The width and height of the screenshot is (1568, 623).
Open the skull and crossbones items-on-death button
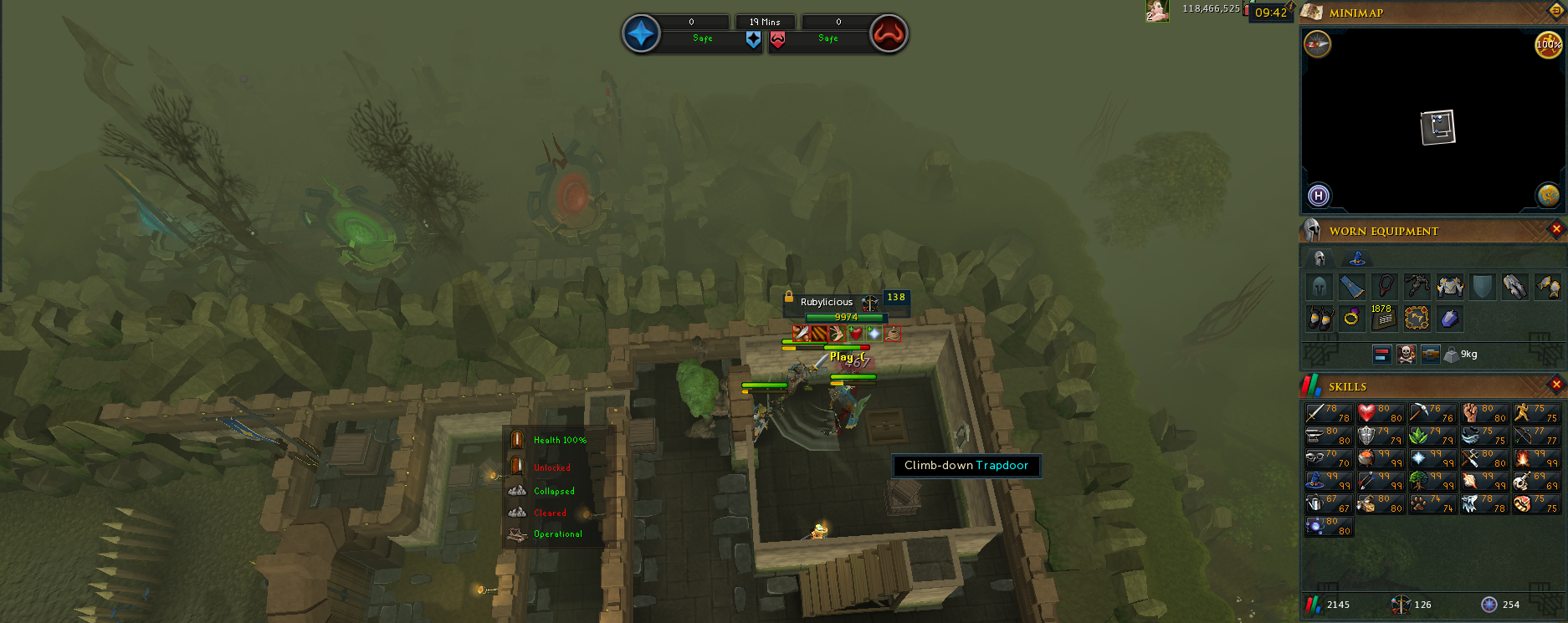[1407, 355]
